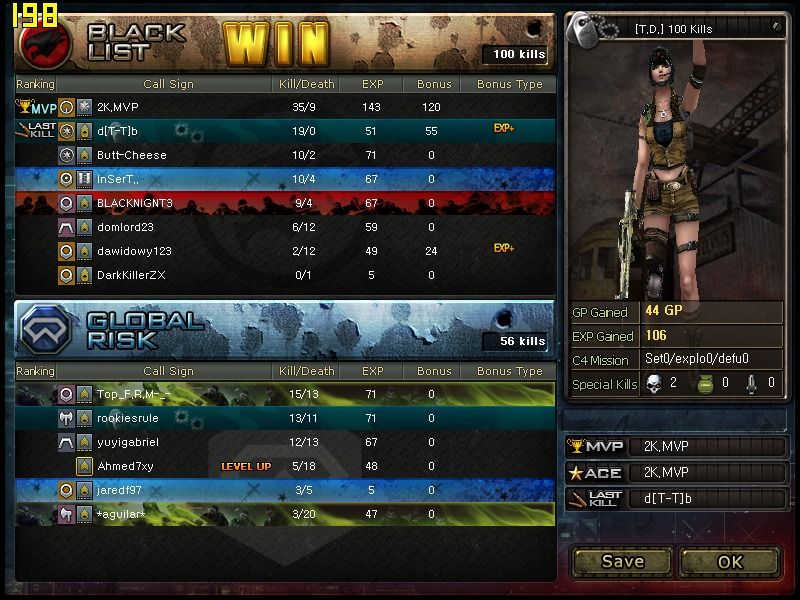Select yuyigabriel in Global Risk team
The image size is (800, 600).
285,442
